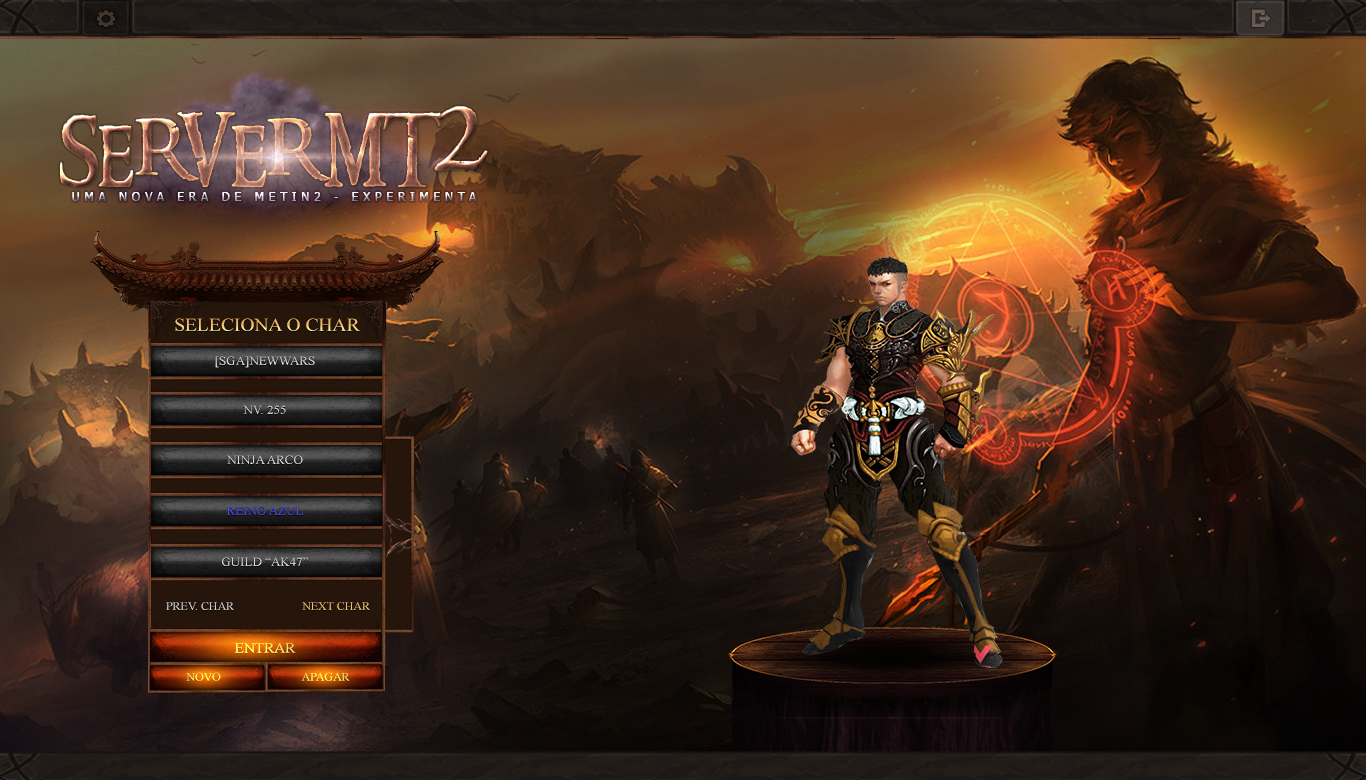Delete the character using APAGAR
Viewport: 1366px width, 780px height.
326,677
